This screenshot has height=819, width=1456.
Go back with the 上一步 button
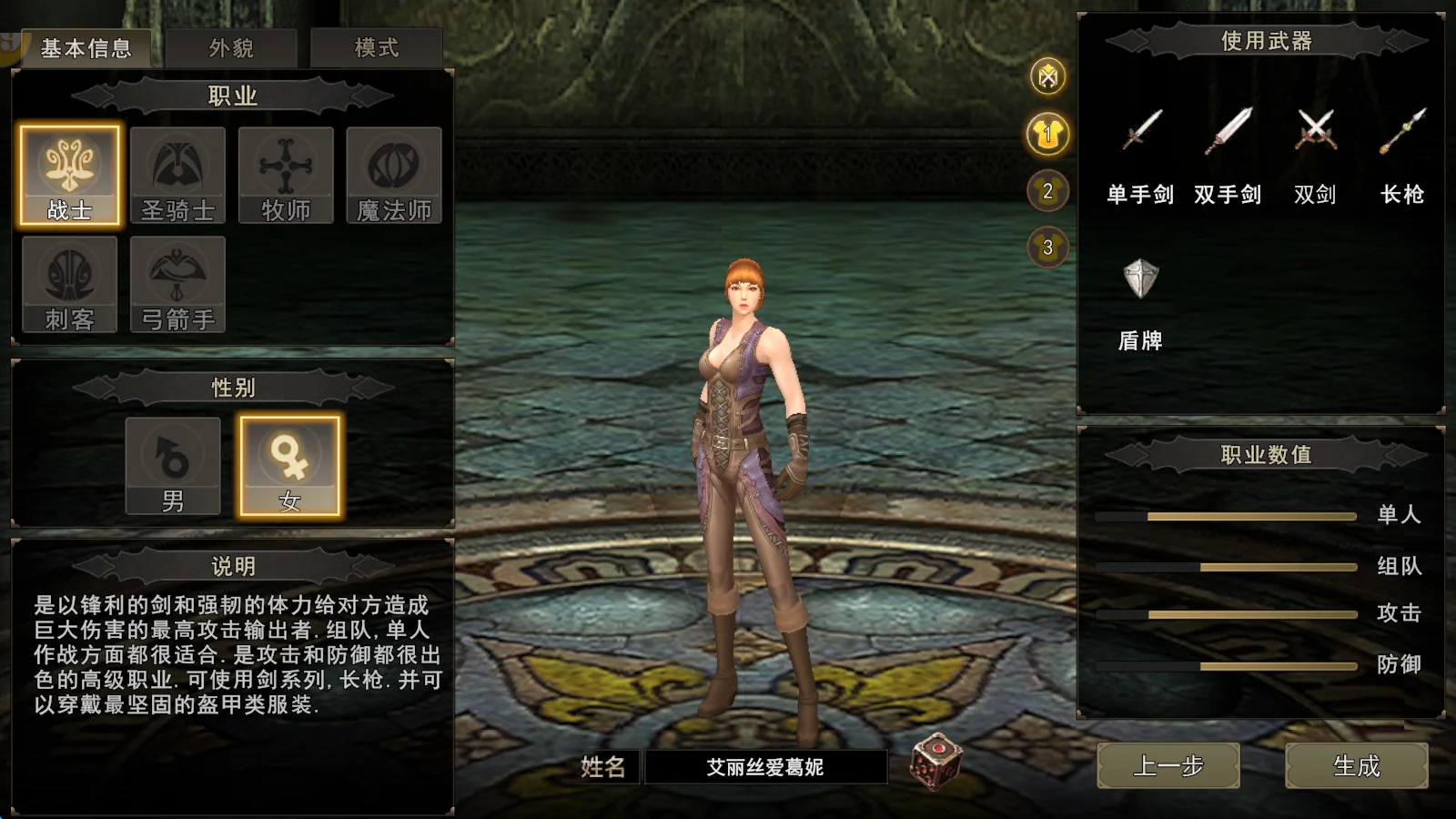[x=1168, y=766]
